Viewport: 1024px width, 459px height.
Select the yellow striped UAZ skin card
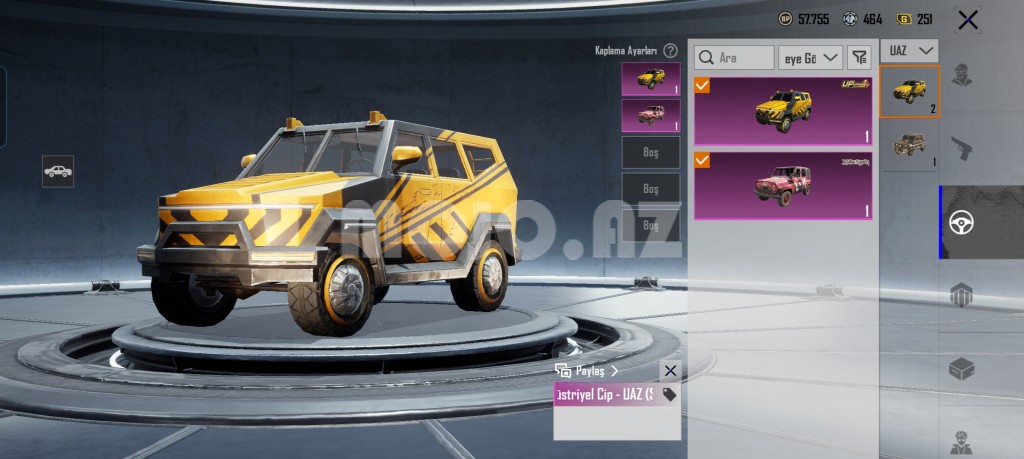click(x=783, y=111)
